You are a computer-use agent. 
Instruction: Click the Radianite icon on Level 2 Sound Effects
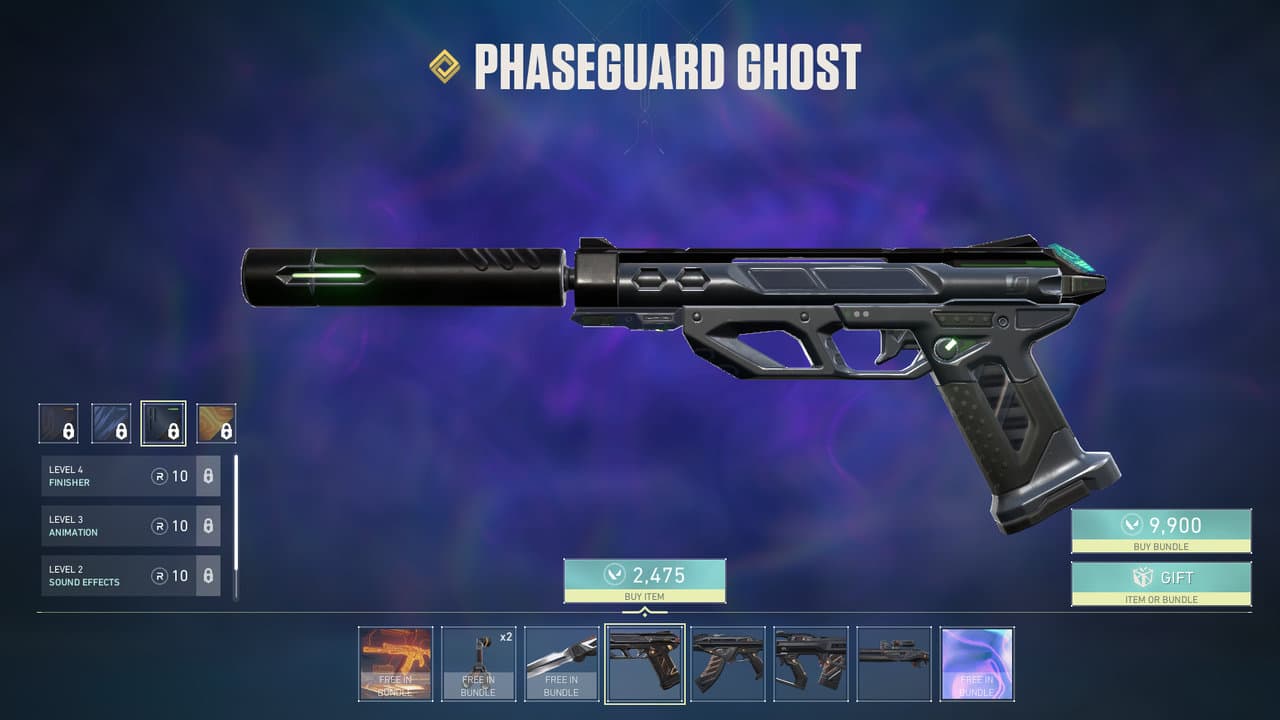click(158, 576)
